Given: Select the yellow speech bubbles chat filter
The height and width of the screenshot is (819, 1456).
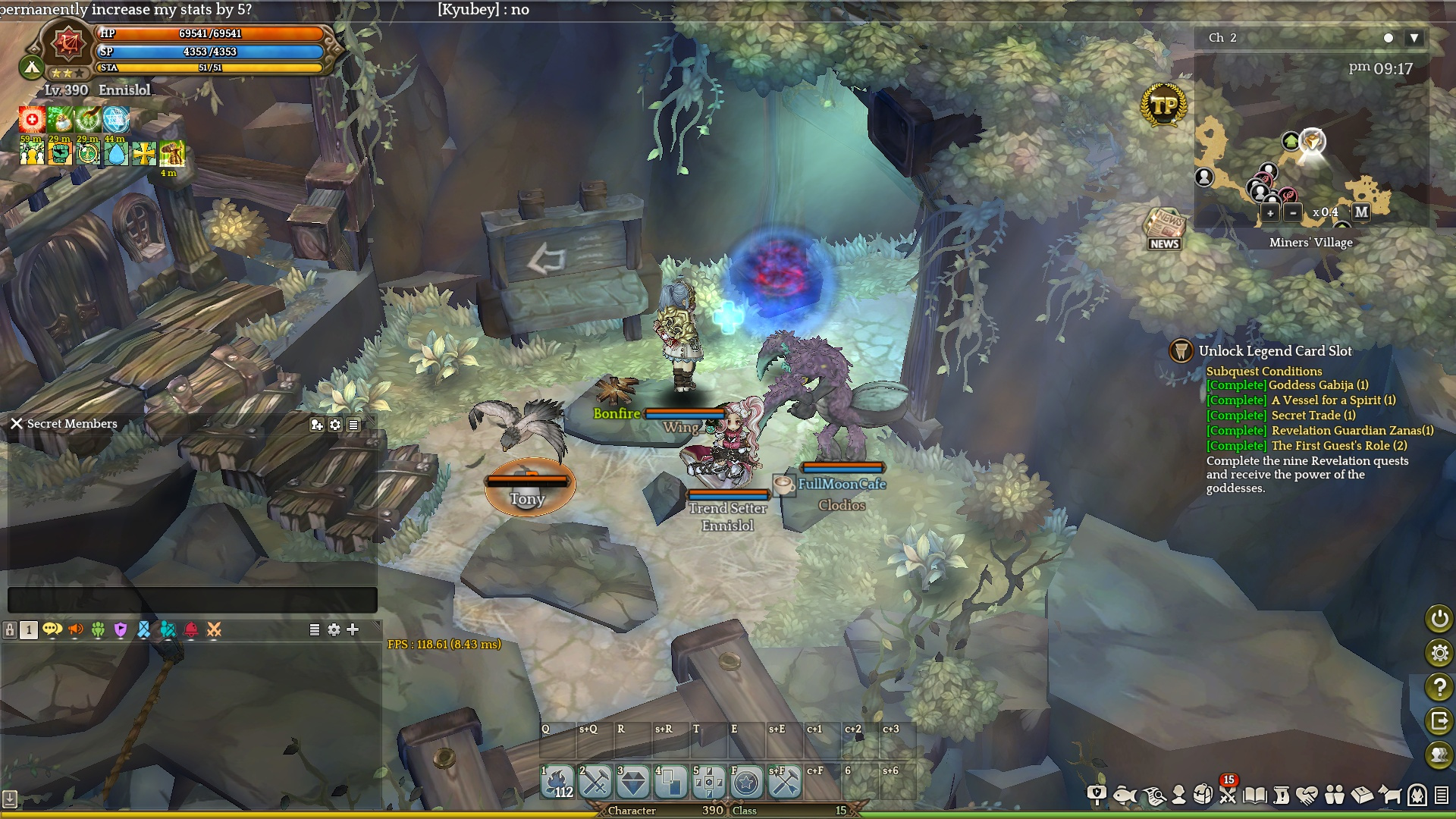Looking at the screenshot, I should point(52,630).
